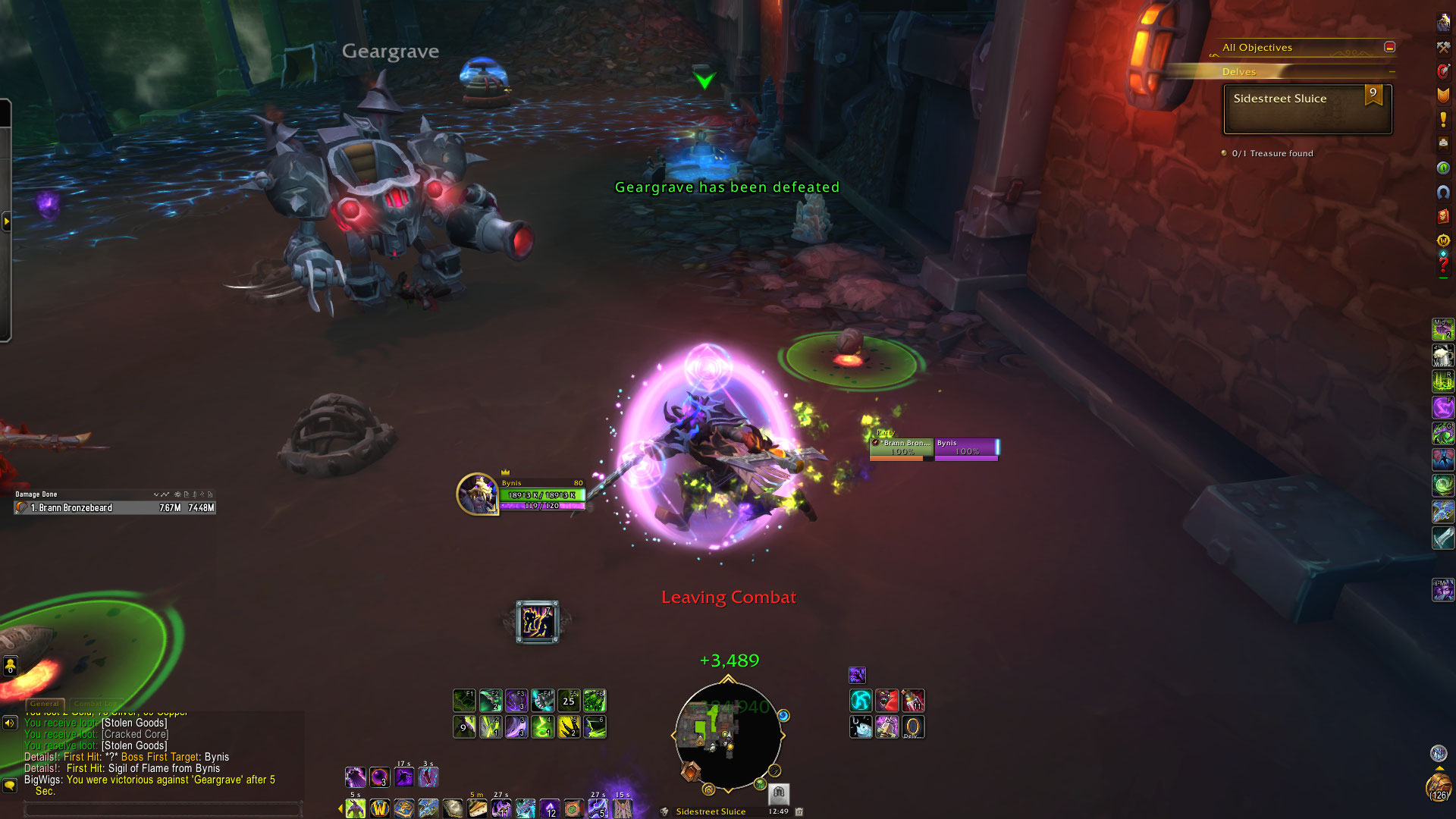This screenshot has height=819, width=1456.
Task: Open the character info micro button
Action: point(1442,23)
